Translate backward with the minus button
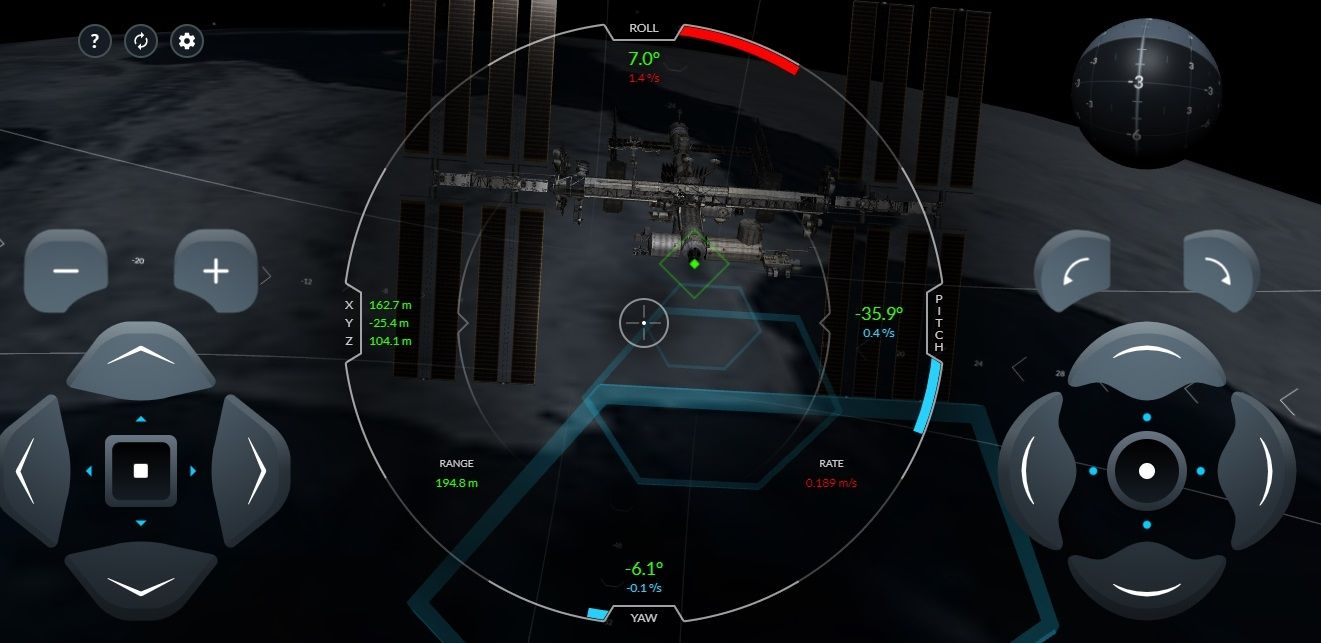This screenshot has width=1321, height=643. point(66,270)
